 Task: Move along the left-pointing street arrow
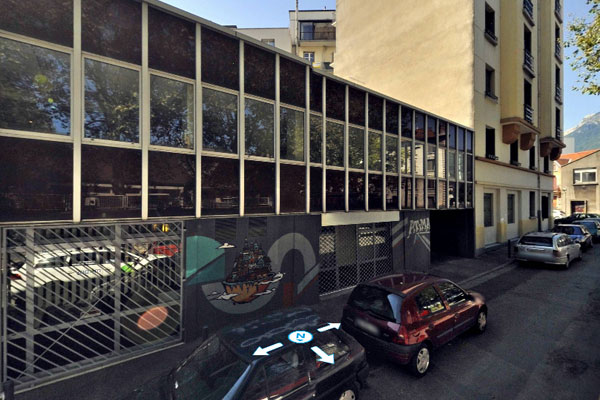pos(267,348)
